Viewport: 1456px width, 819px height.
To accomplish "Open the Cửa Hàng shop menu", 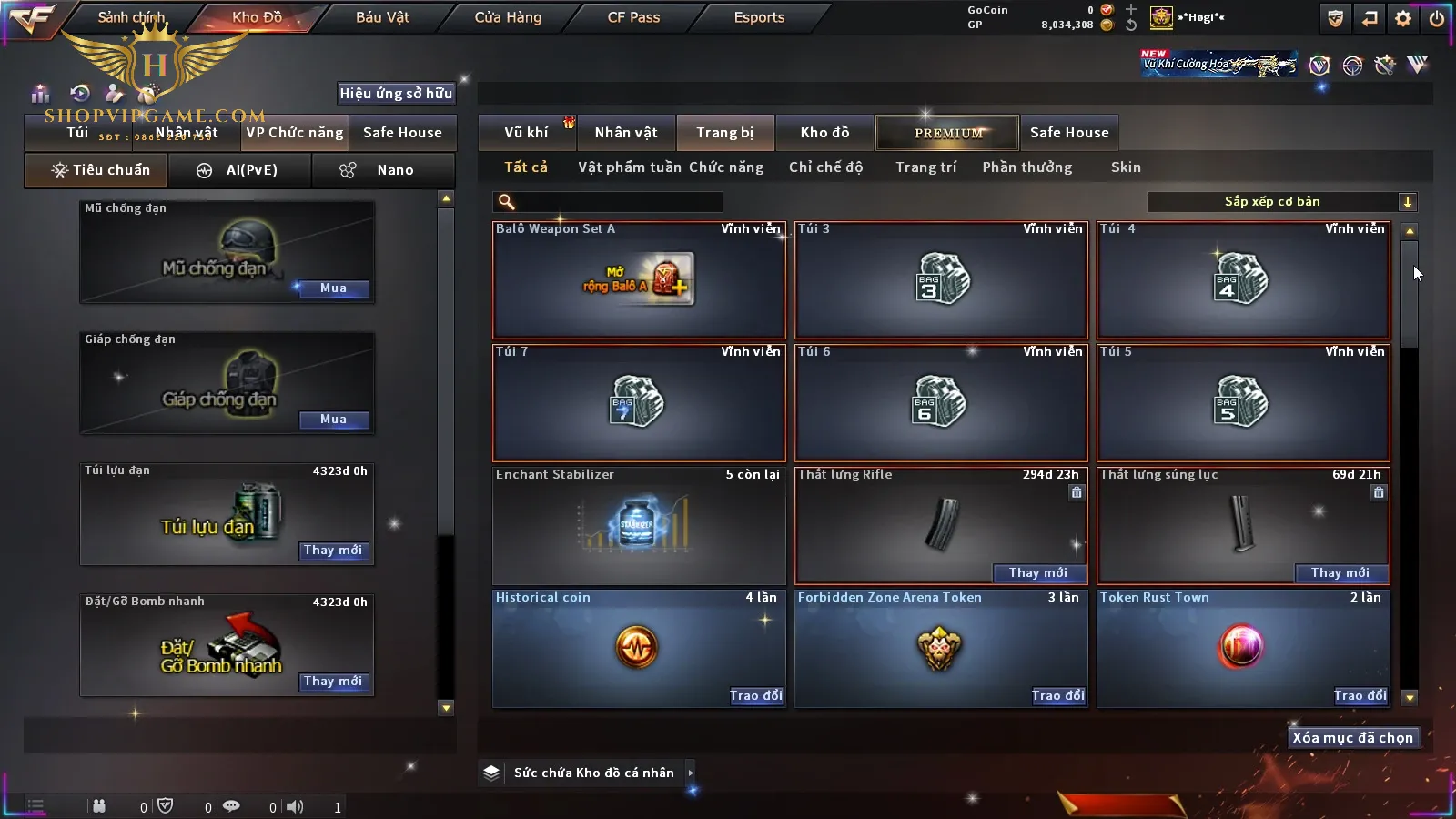I will click(x=508, y=17).
